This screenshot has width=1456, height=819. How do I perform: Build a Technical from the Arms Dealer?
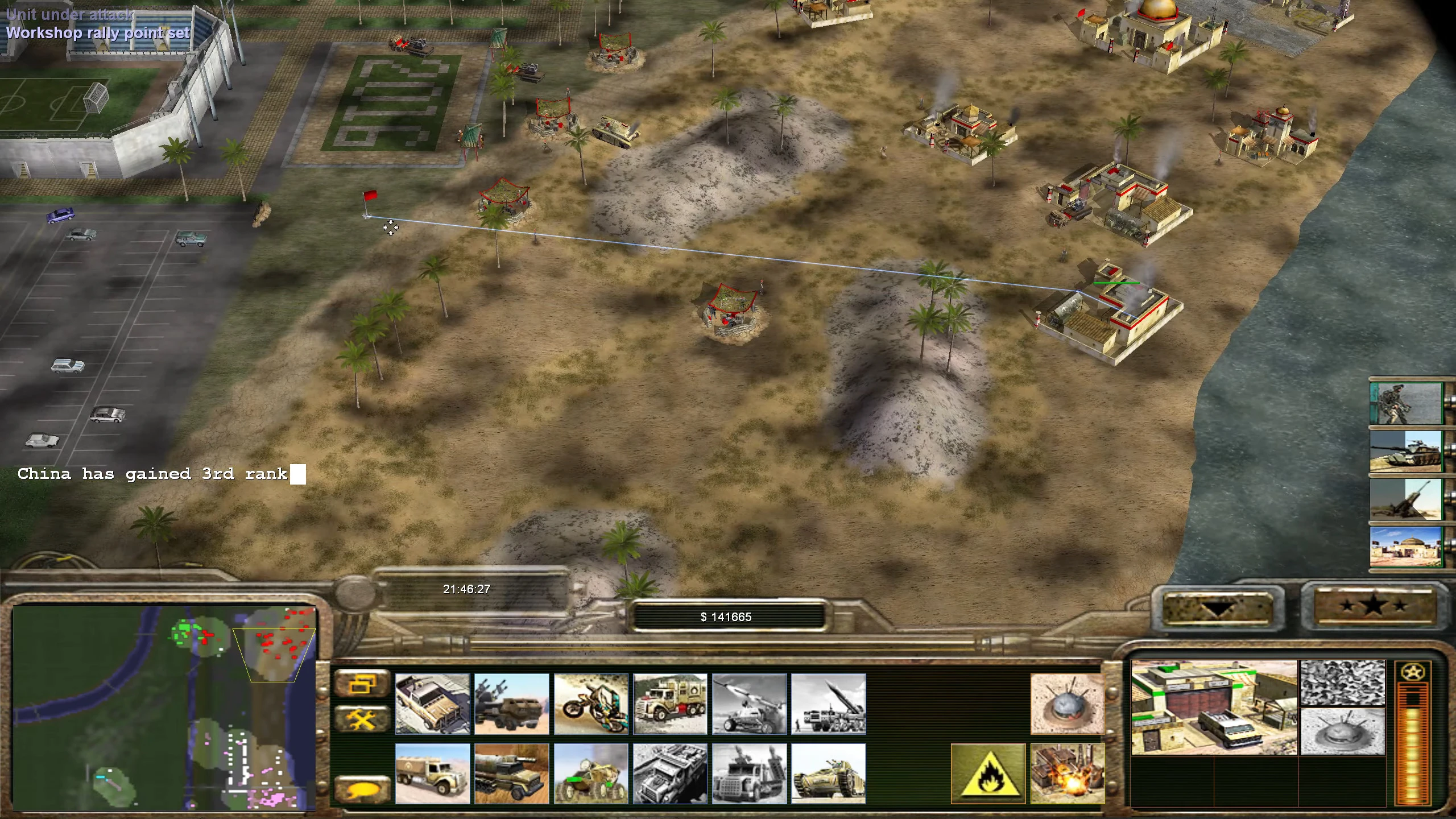pyautogui.click(x=432, y=704)
